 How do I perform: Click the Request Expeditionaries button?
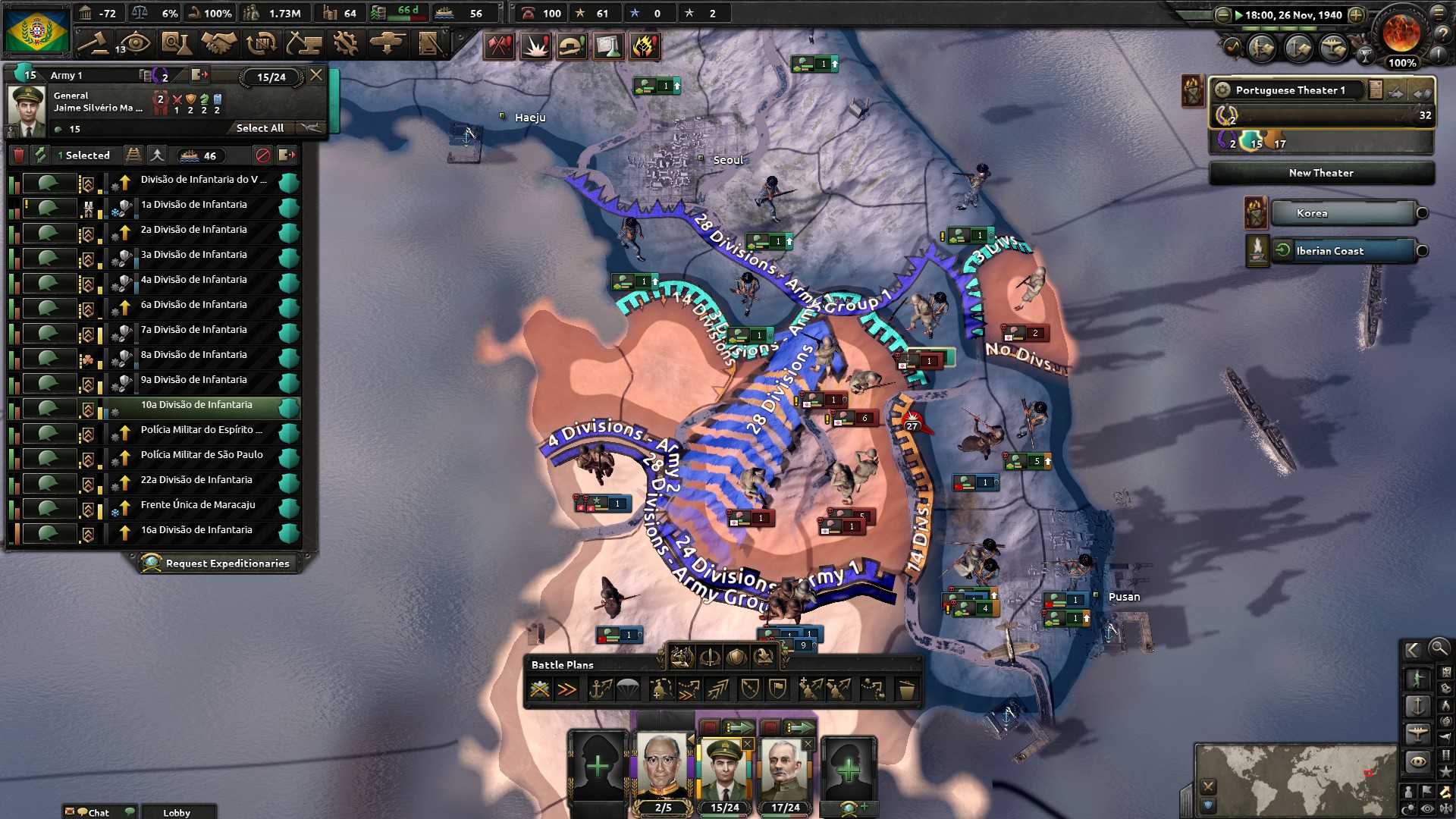tap(218, 563)
